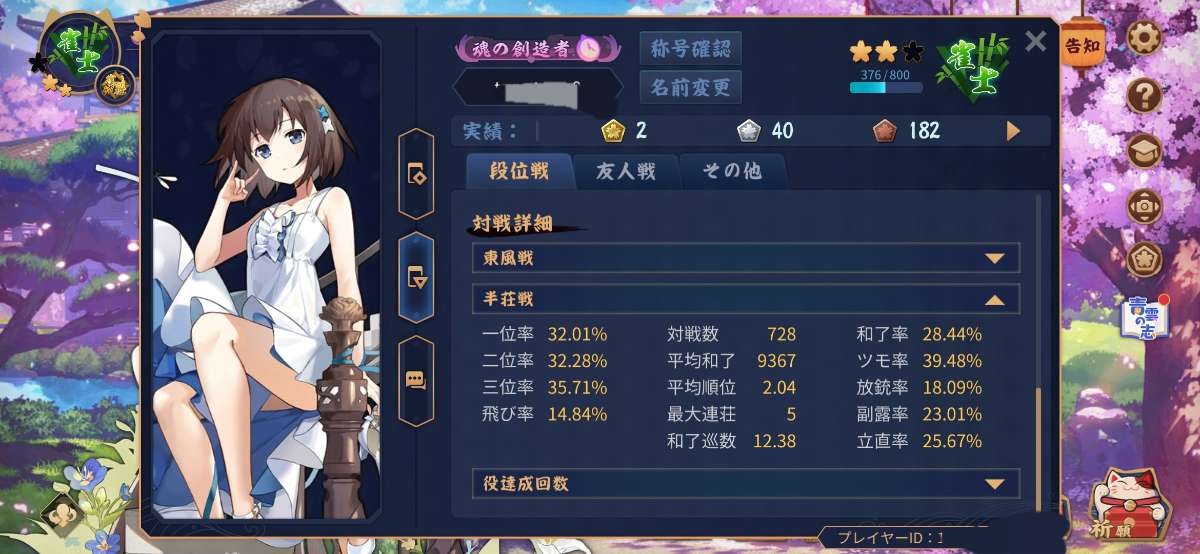Open the question mark help icon
The image size is (1200, 554).
click(x=1144, y=96)
